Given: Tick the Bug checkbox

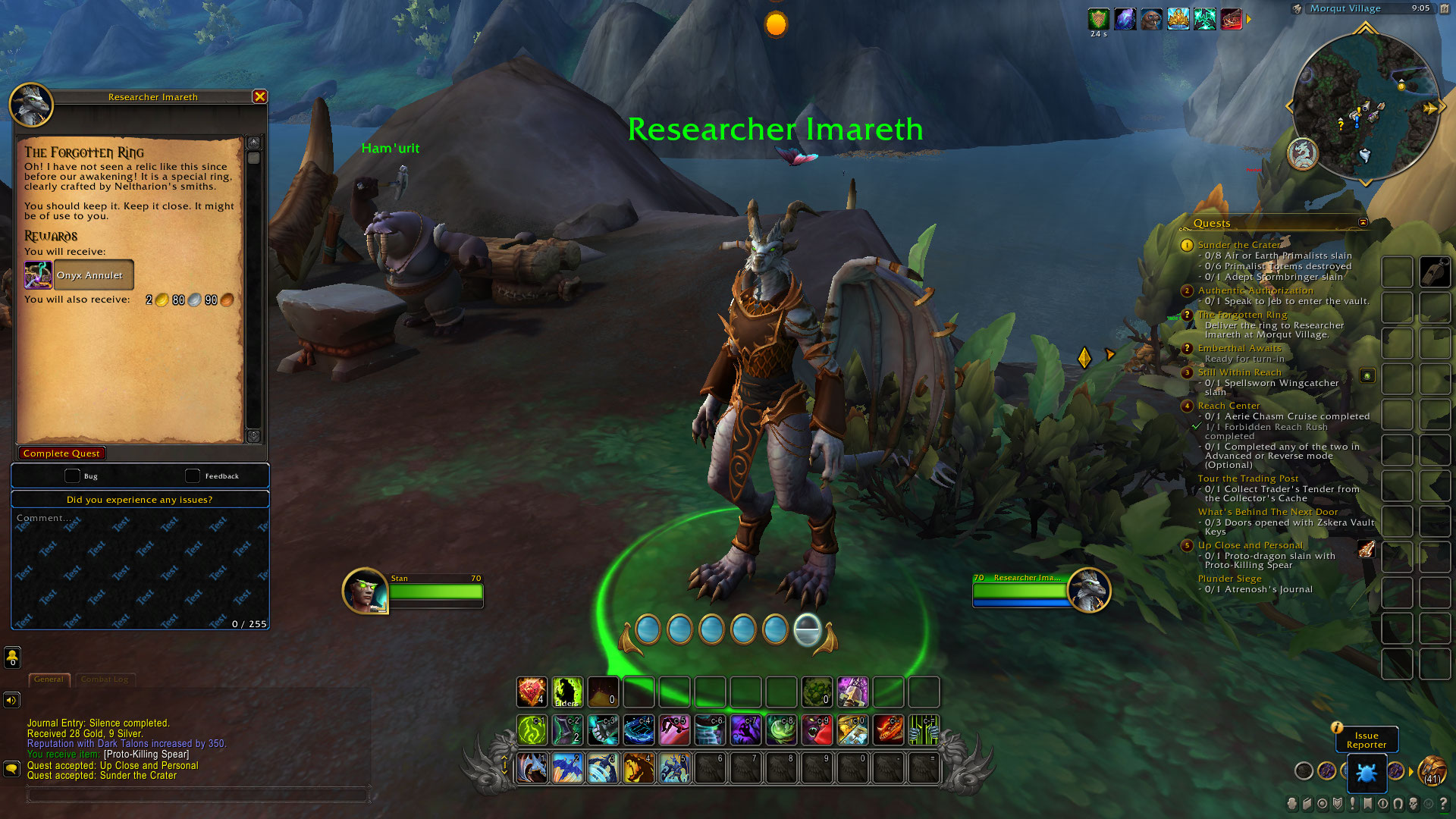Looking at the screenshot, I should 72,475.
